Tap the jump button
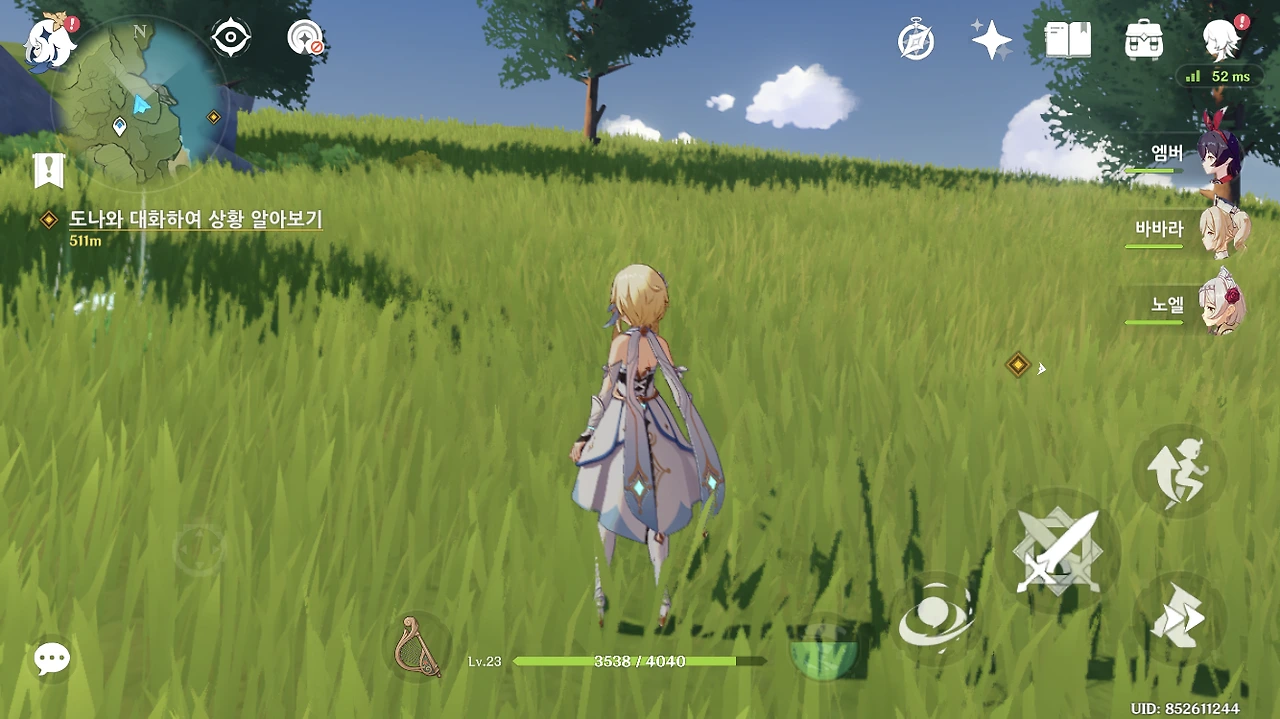Image resolution: width=1280 pixels, height=719 pixels. [x=1178, y=470]
